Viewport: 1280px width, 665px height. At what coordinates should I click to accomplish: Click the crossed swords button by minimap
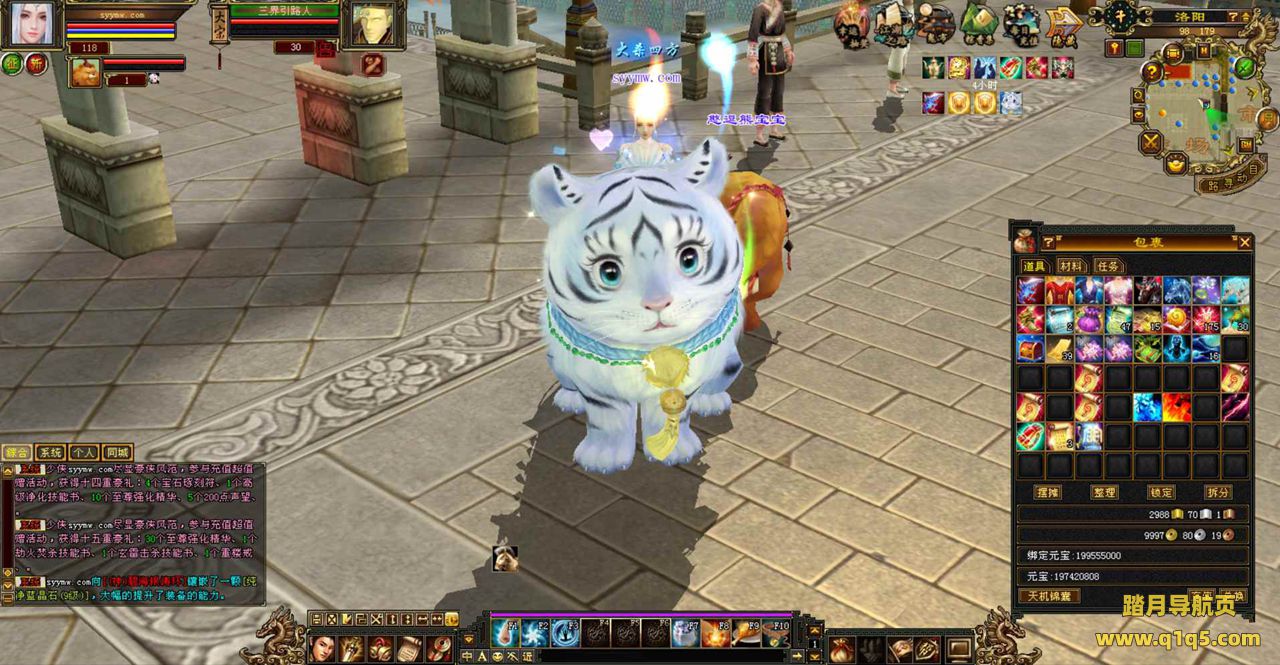click(1152, 142)
